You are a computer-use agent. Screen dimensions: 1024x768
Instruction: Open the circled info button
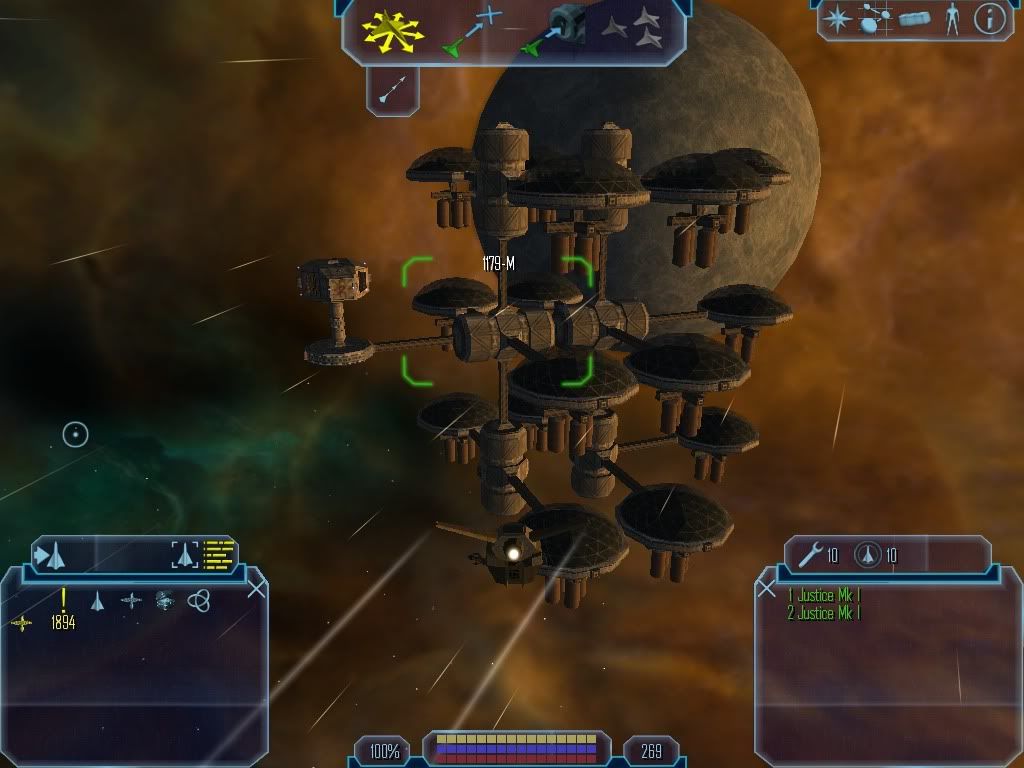[988, 19]
